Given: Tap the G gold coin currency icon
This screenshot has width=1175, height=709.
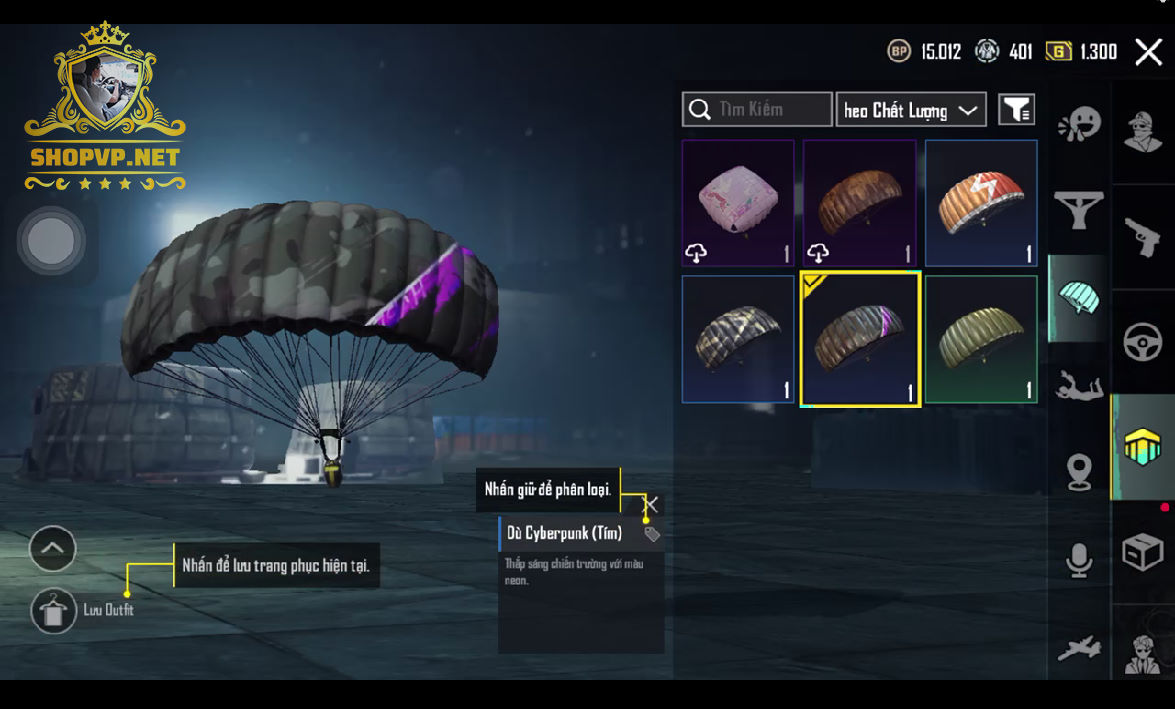Looking at the screenshot, I should click(x=1058, y=52).
